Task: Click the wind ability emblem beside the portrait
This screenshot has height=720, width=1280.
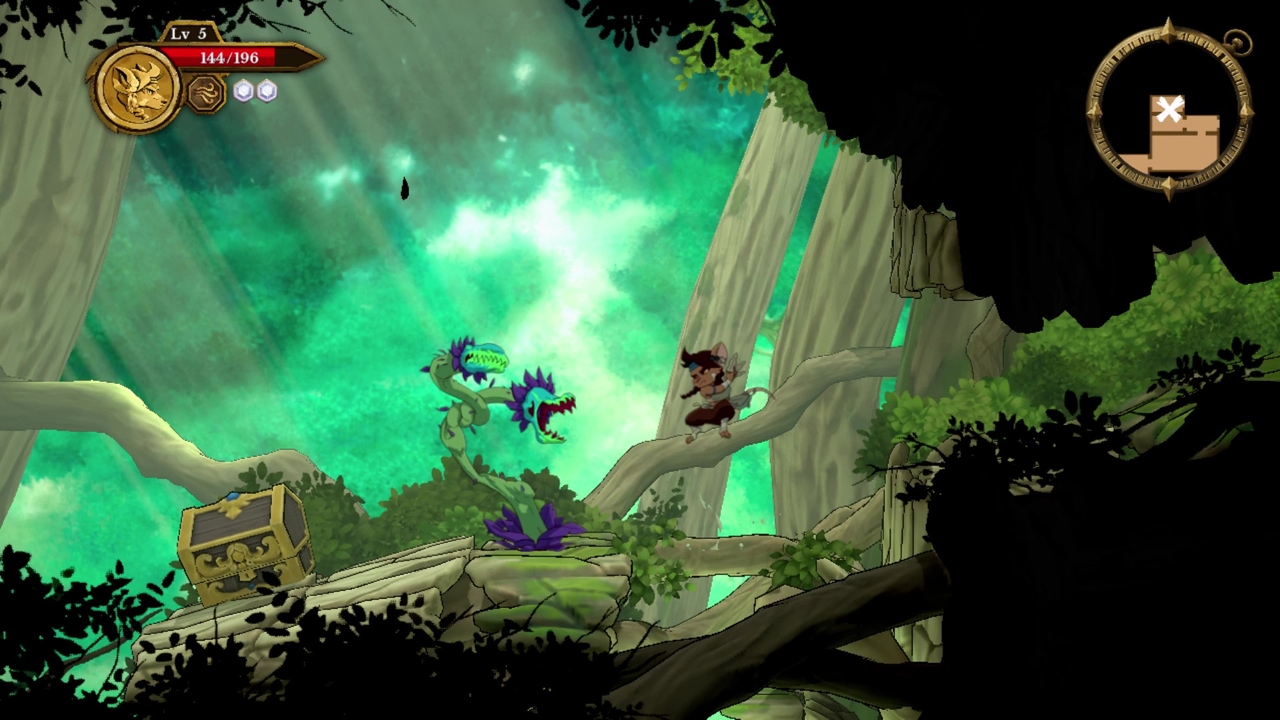Action: pos(205,93)
